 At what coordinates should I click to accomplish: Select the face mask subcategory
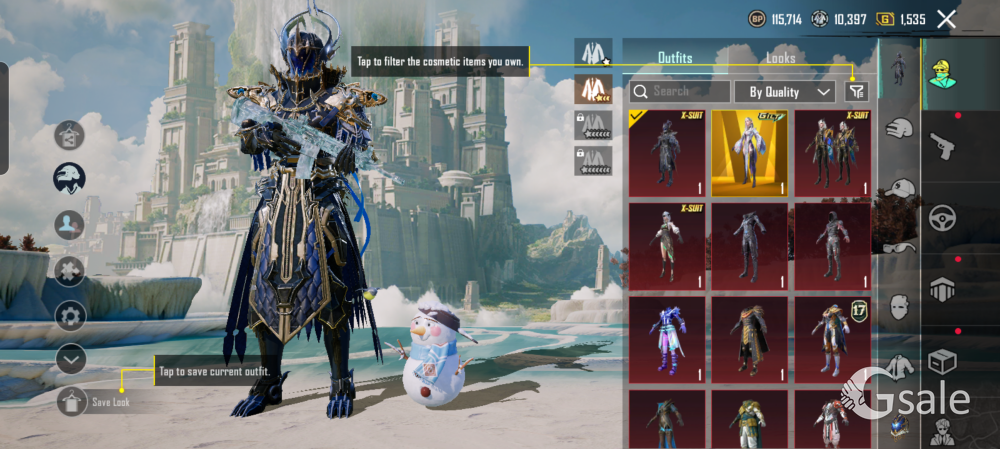(899, 305)
